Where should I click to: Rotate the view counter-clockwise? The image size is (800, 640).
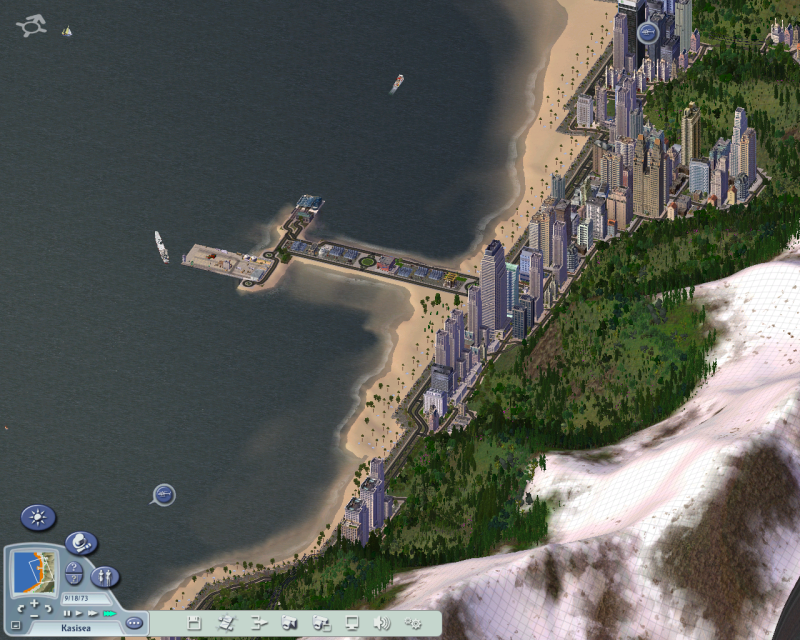20,608
